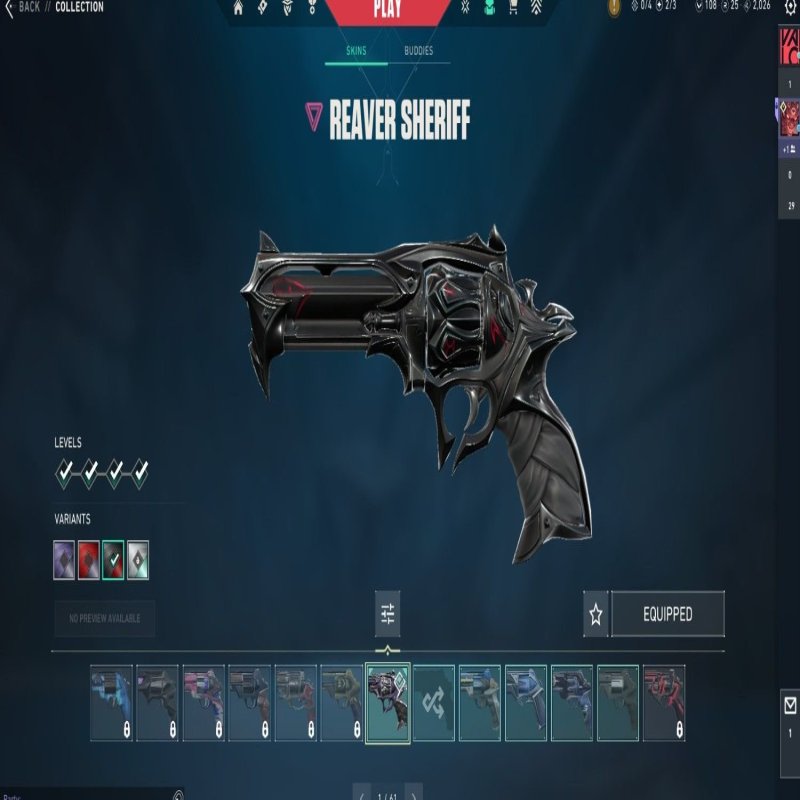
Task: Go to the home screen icon
Action: (x=238, y=8)
